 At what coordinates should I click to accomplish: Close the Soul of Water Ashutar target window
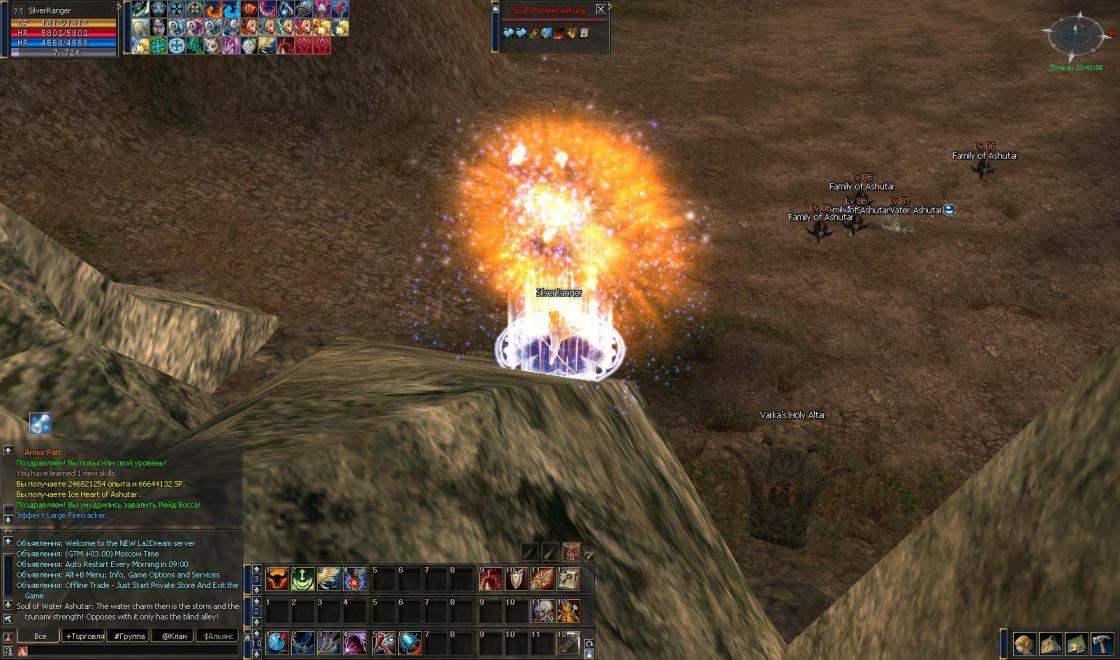point(600,9)
